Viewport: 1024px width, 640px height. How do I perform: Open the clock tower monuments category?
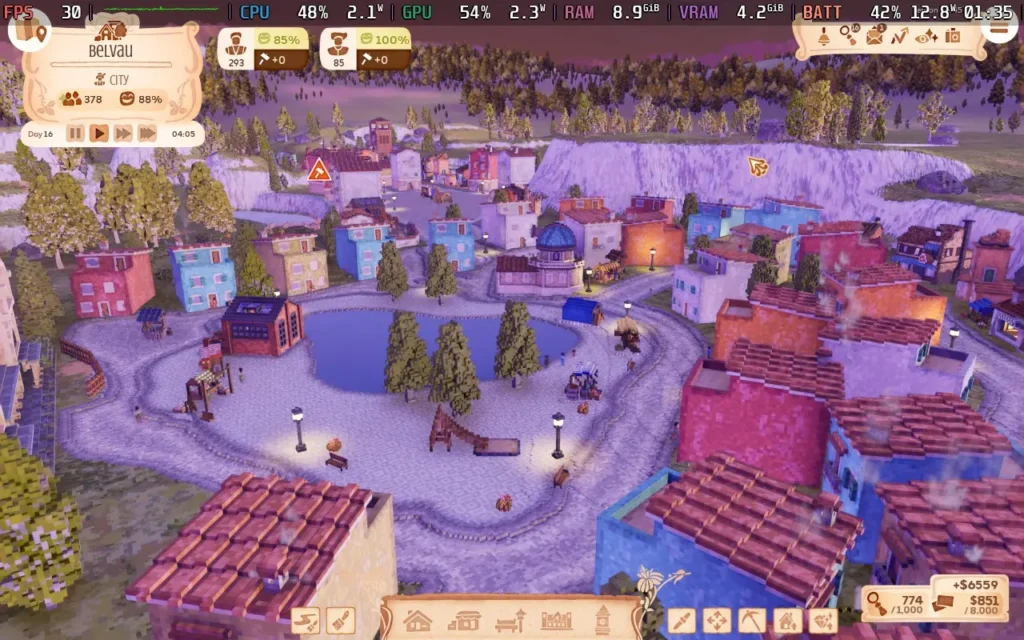click(602, 620)
